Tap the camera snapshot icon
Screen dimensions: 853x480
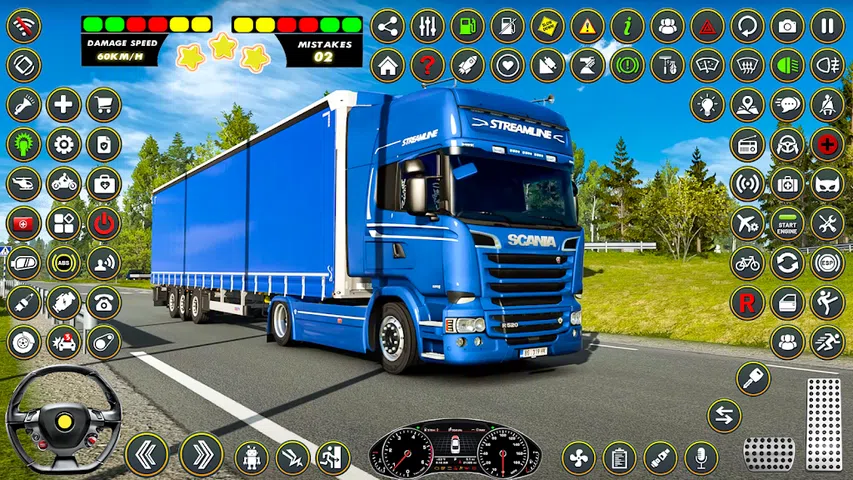click(x=787, y=26)
